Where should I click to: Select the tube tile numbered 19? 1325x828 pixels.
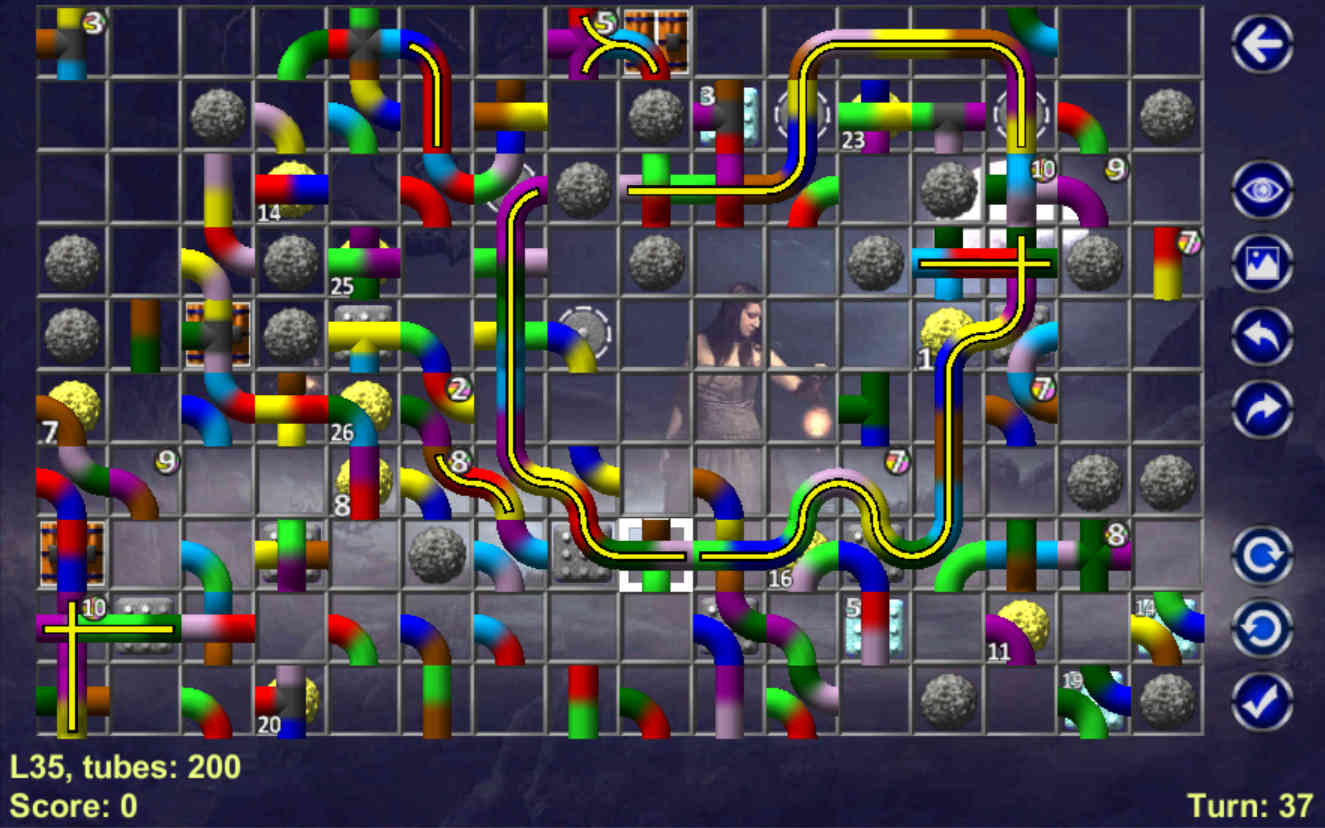pos(1094,701)
